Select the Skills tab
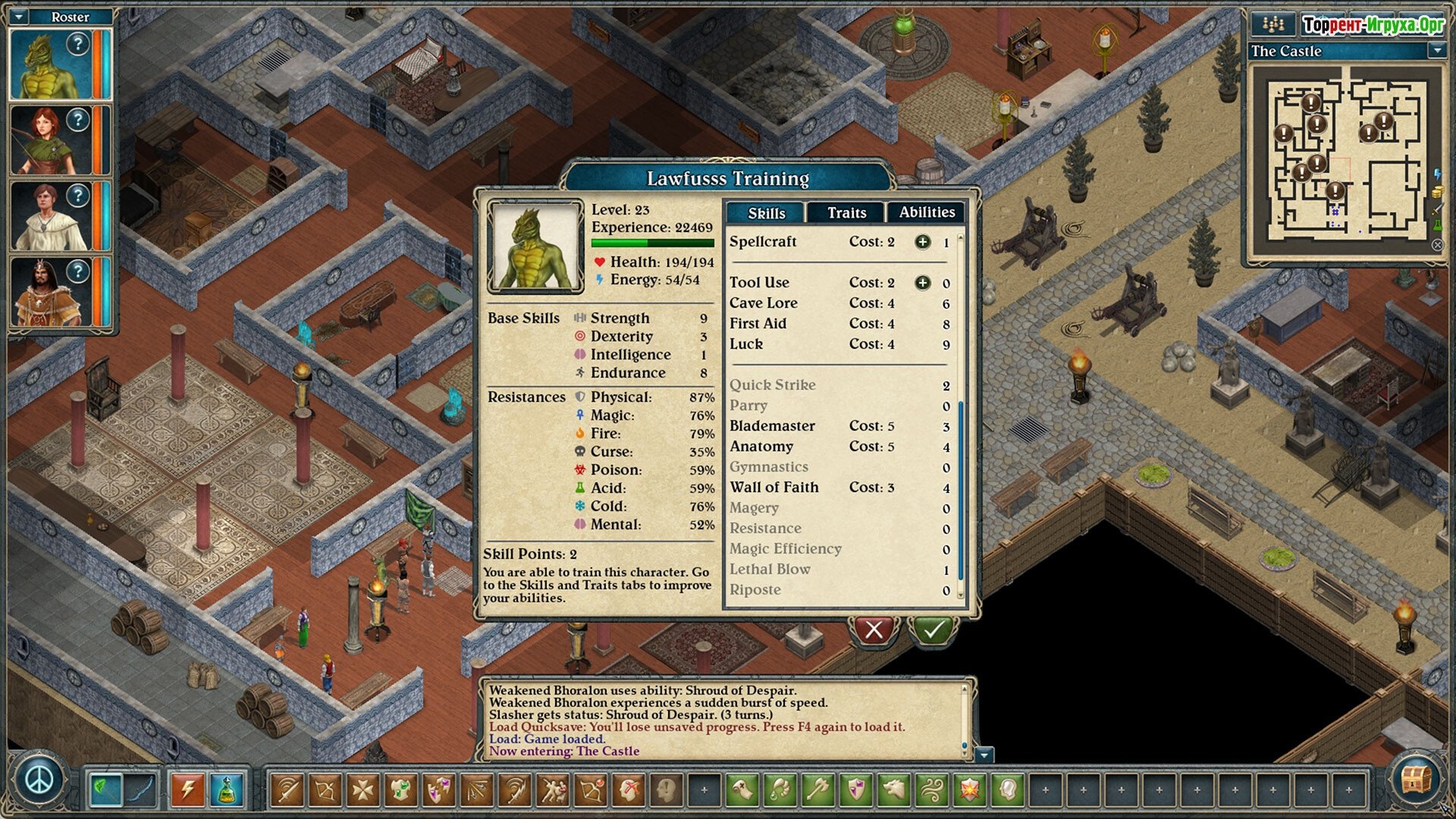 (x=766, y=213)
